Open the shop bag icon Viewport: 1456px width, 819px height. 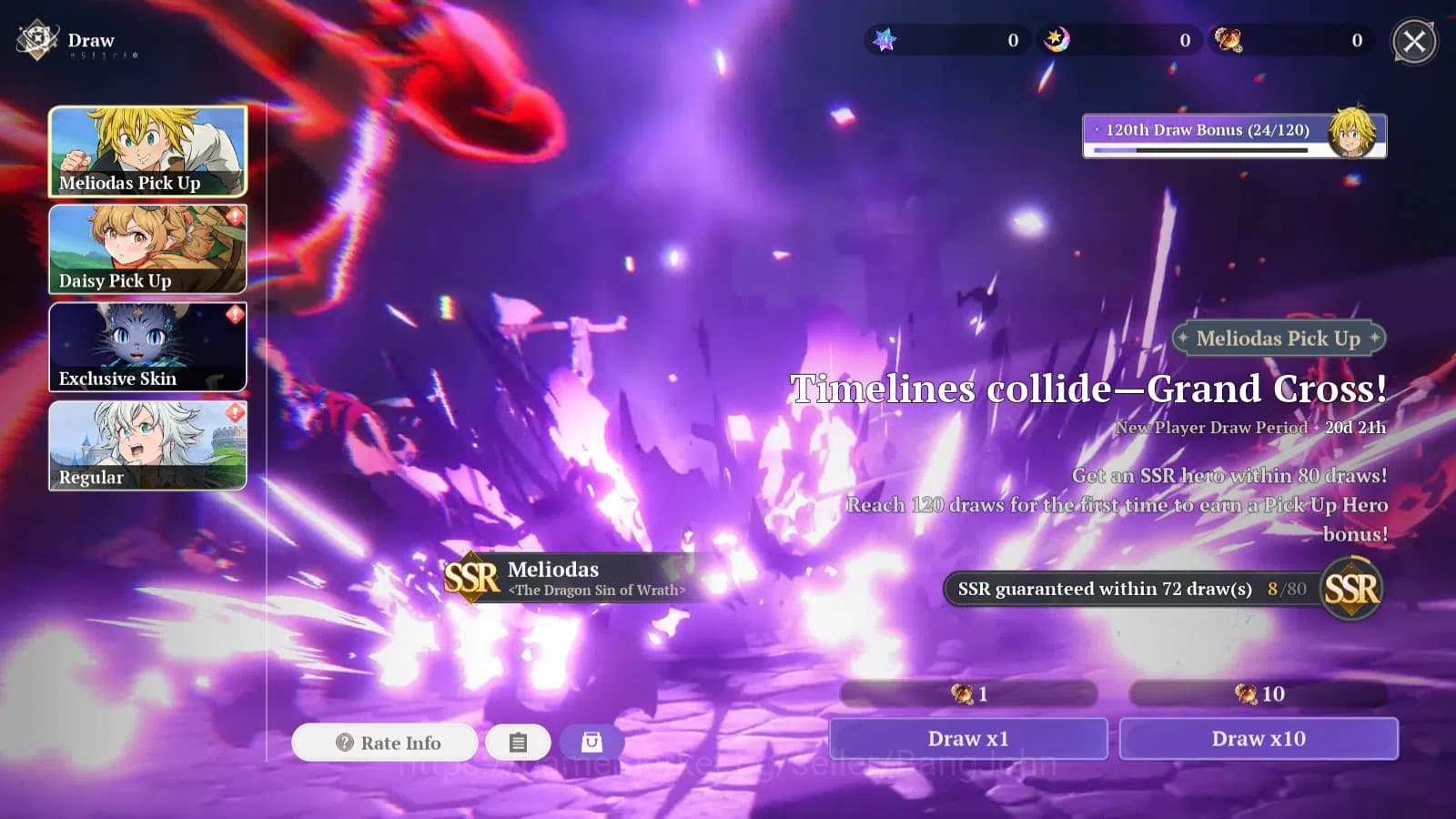click(591, 743)
